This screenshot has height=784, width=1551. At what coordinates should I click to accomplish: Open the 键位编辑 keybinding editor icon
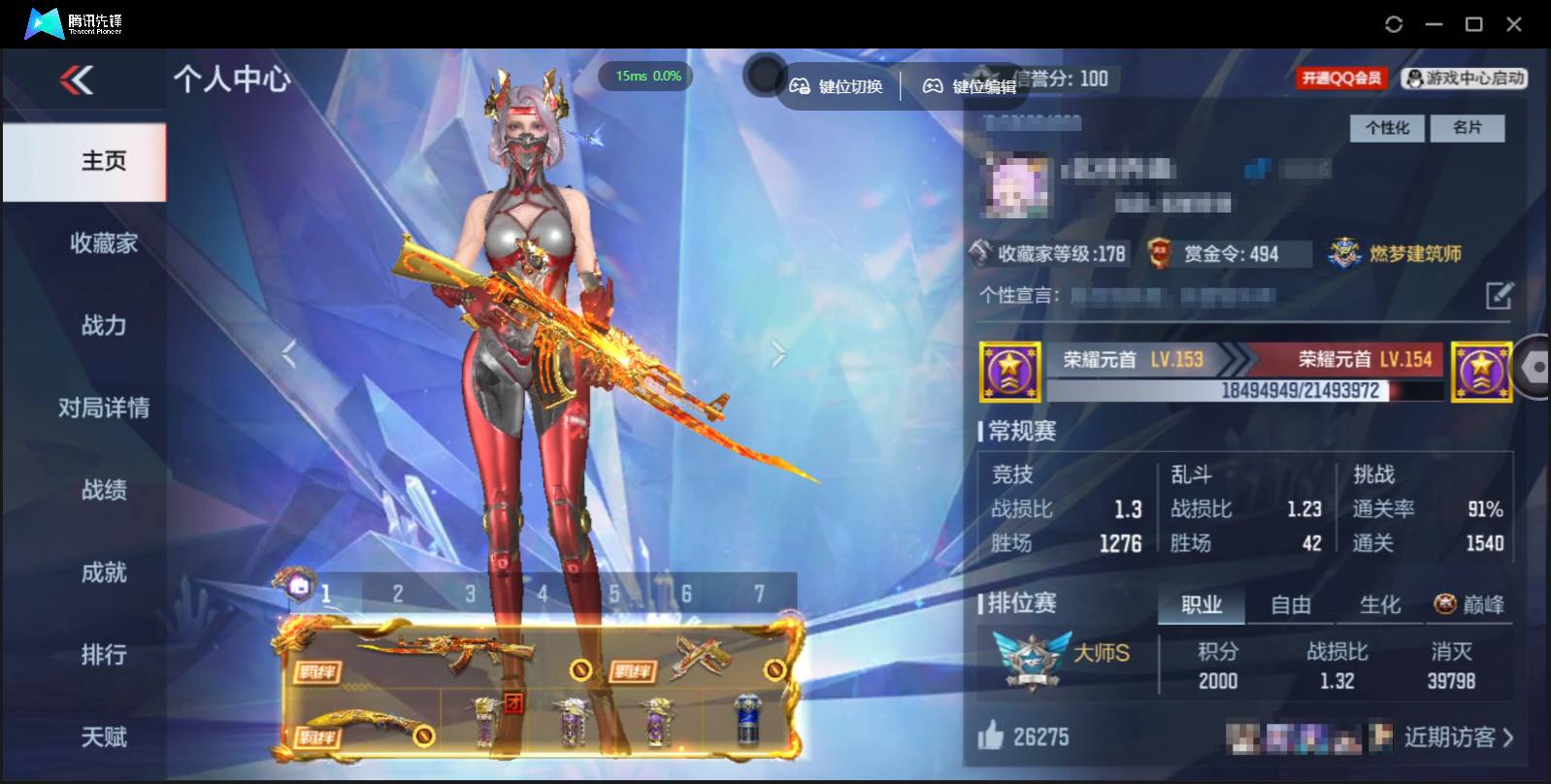(x=933, y=85)
